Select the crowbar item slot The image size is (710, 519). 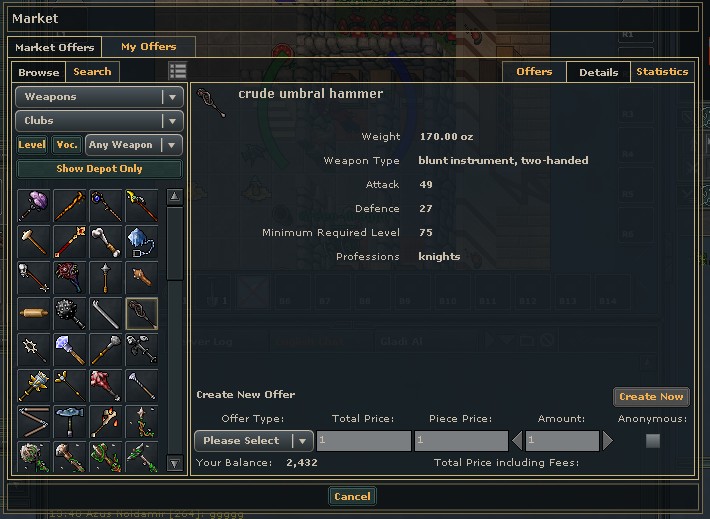coord(105,313)
